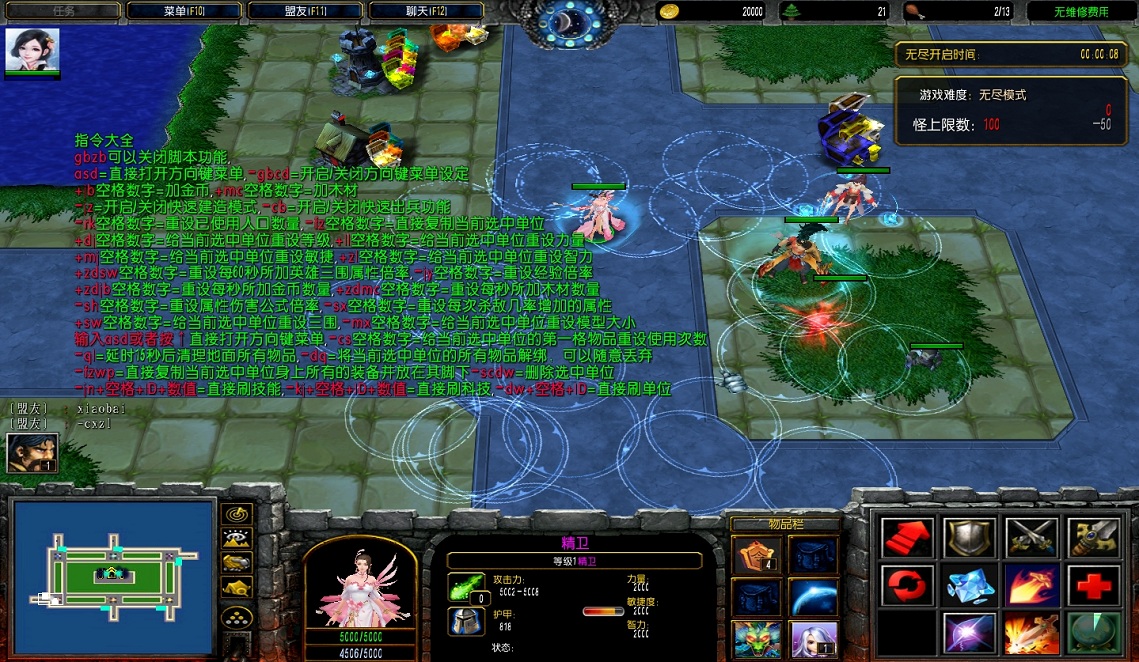Click the red circular arrows command
1139x662 pixels.
pyautogui.click(x=908, y=585)
